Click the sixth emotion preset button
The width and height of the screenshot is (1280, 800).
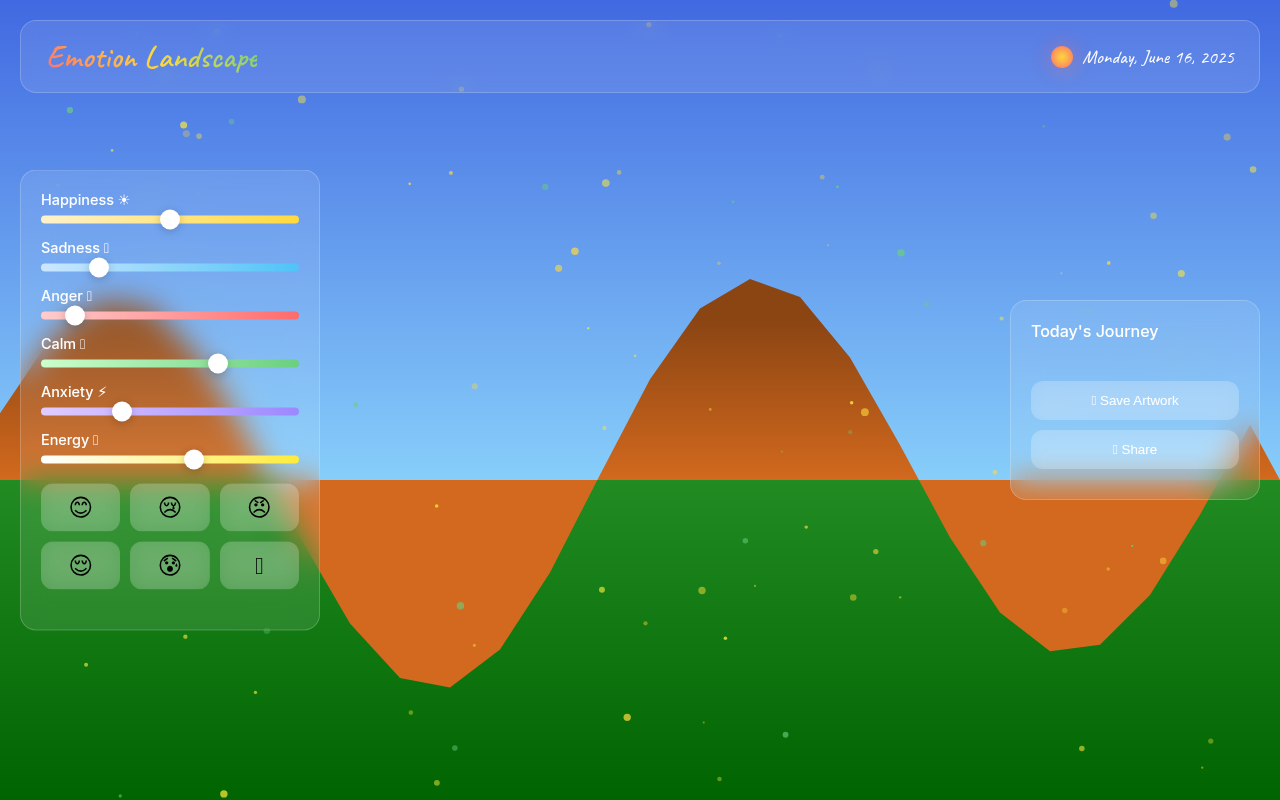tap(258, 565)
